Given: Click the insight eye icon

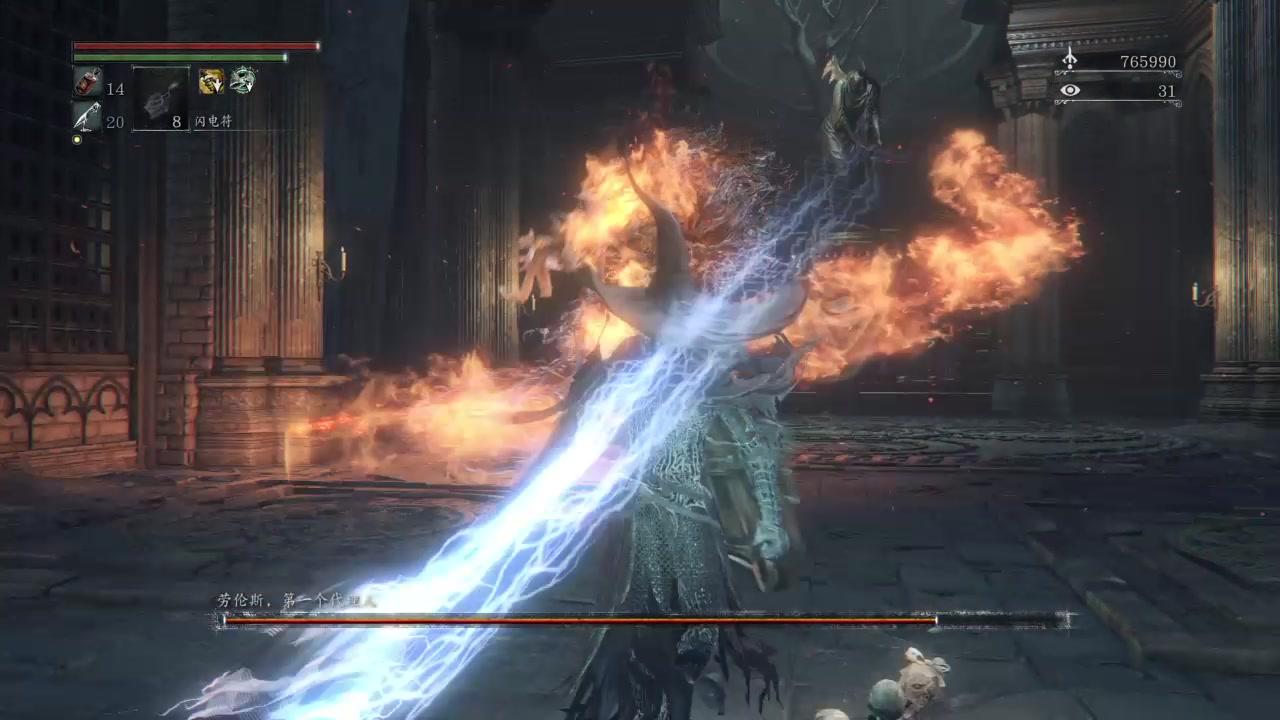Looking at the screenshot, I should 1070,91.
